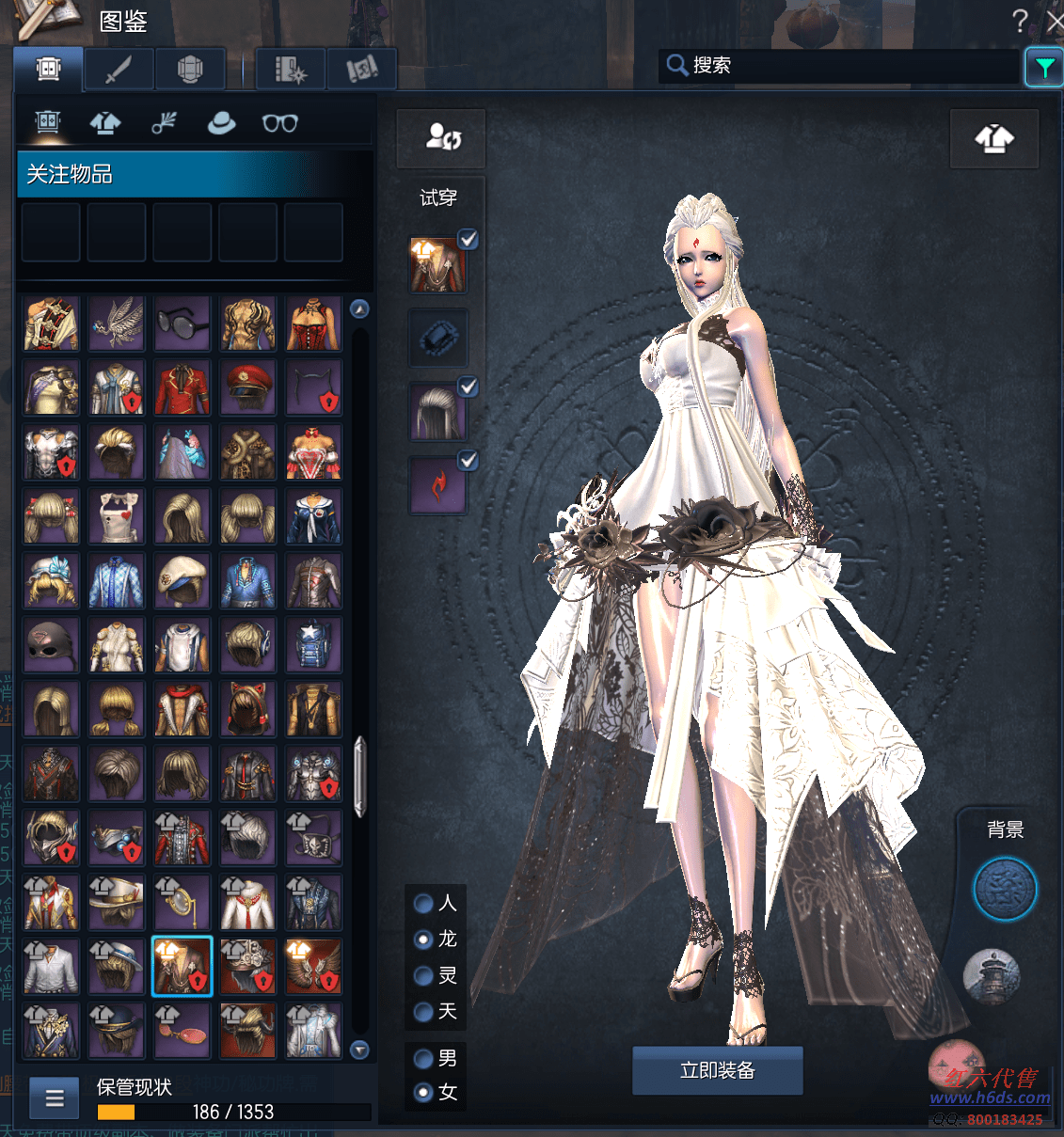Select the 女 gender option

[x=424, y=1093]
